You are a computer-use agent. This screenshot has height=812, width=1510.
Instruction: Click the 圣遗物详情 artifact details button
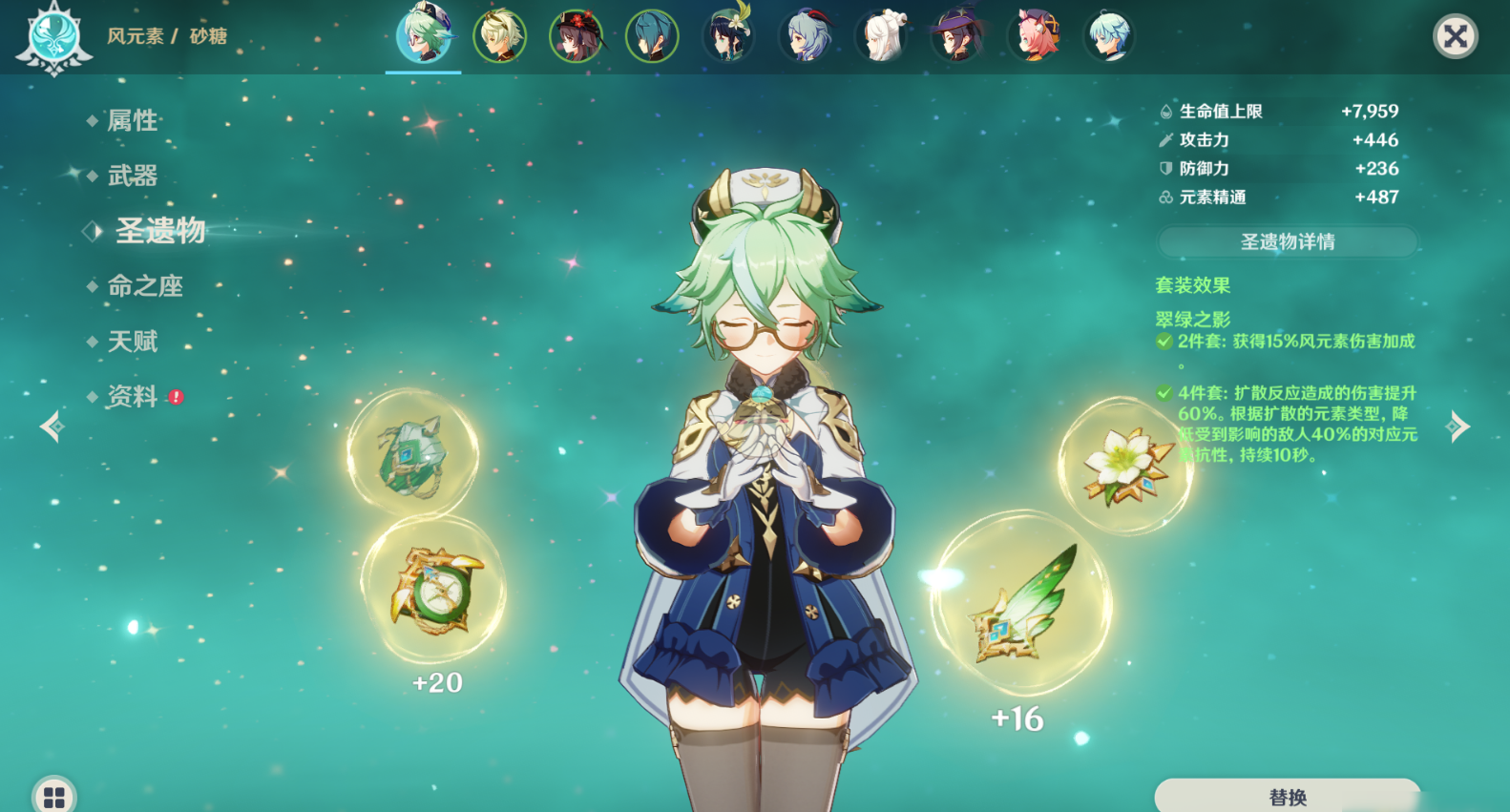(1287, 242)
